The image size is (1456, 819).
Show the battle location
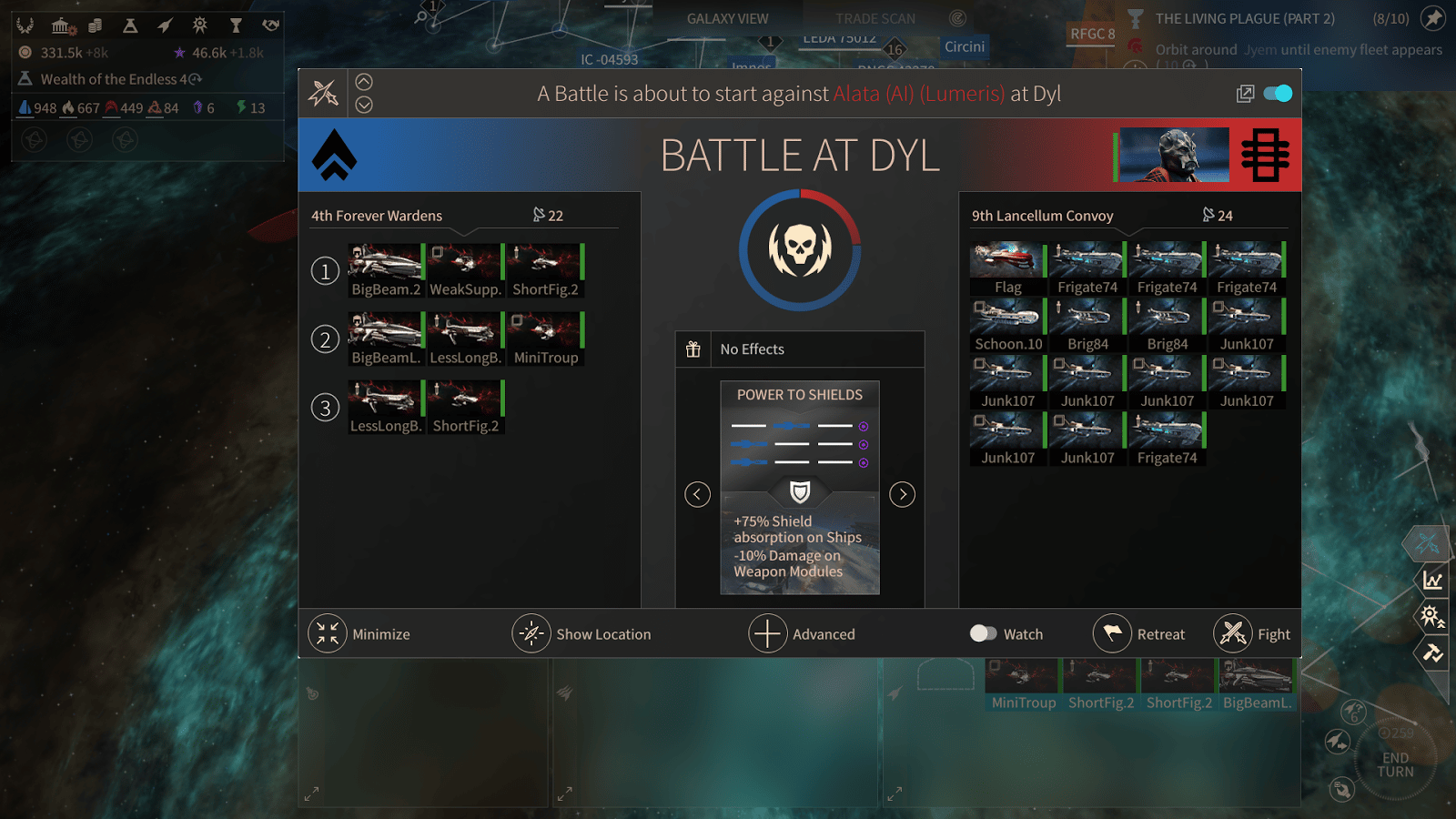(581, 633)
